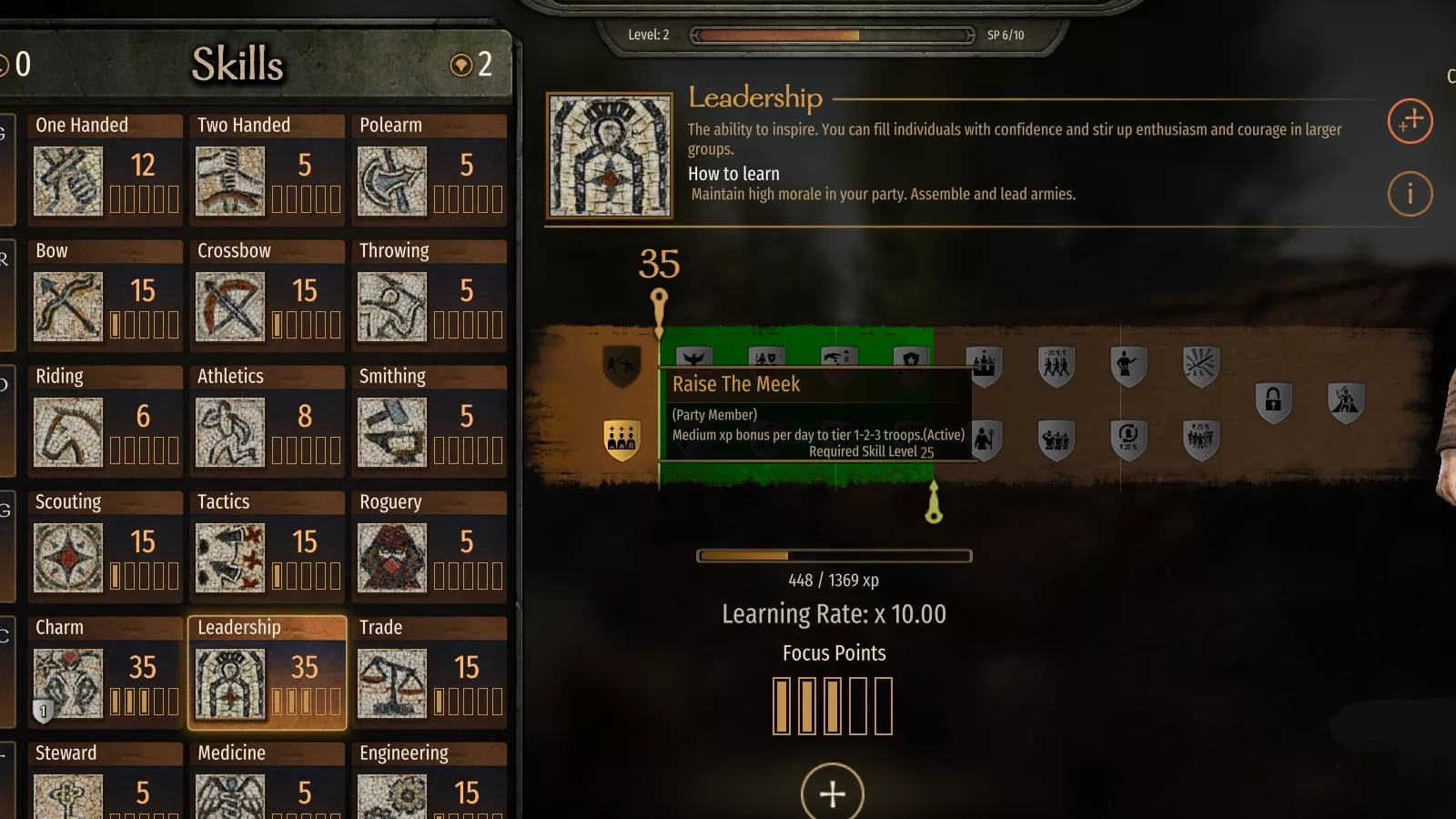Screen dimensions: 1456x819
Task: Select the locked padlock perk
Action: [1273, 400]
